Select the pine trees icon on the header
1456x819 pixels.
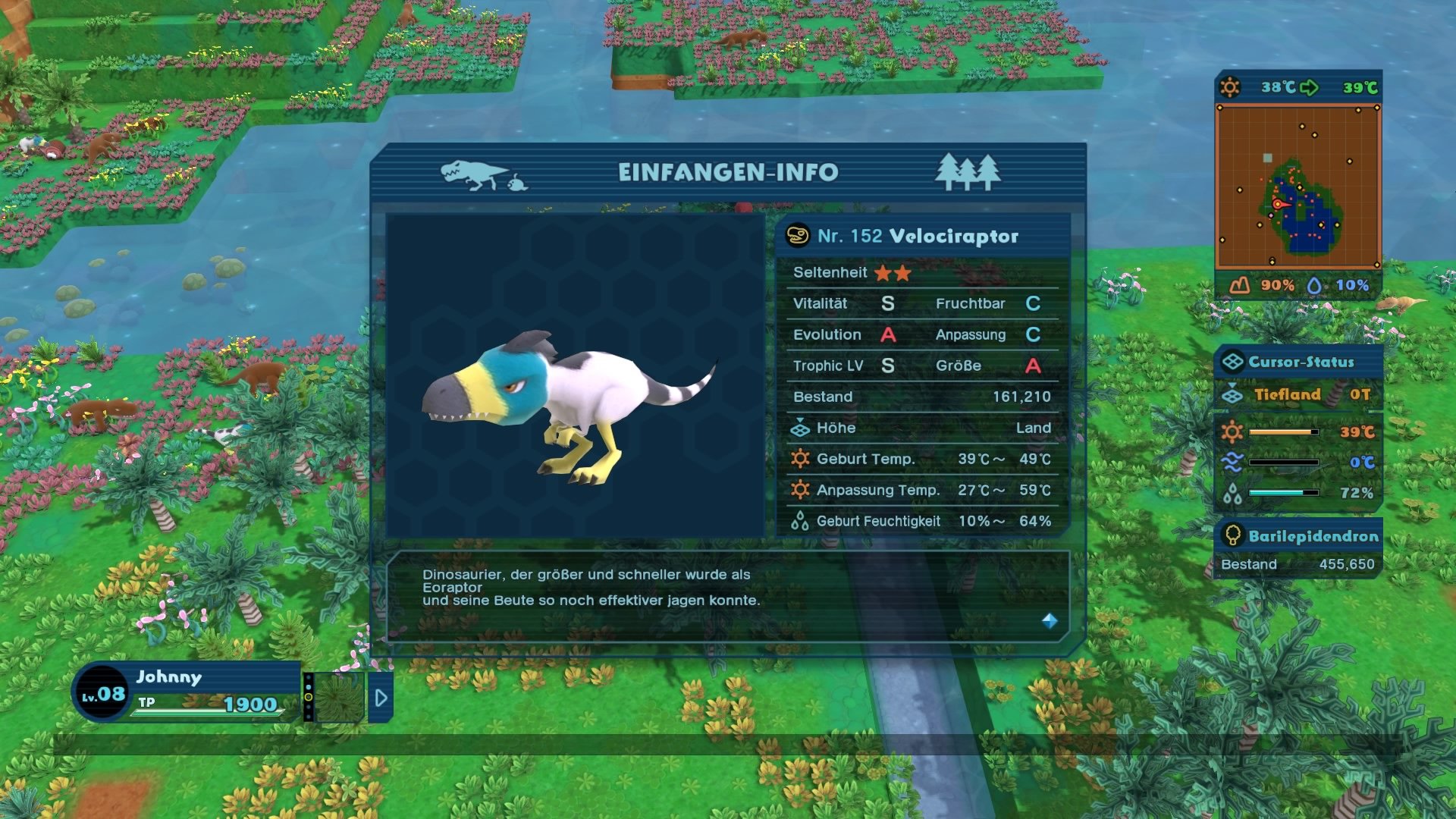[968, 173]
